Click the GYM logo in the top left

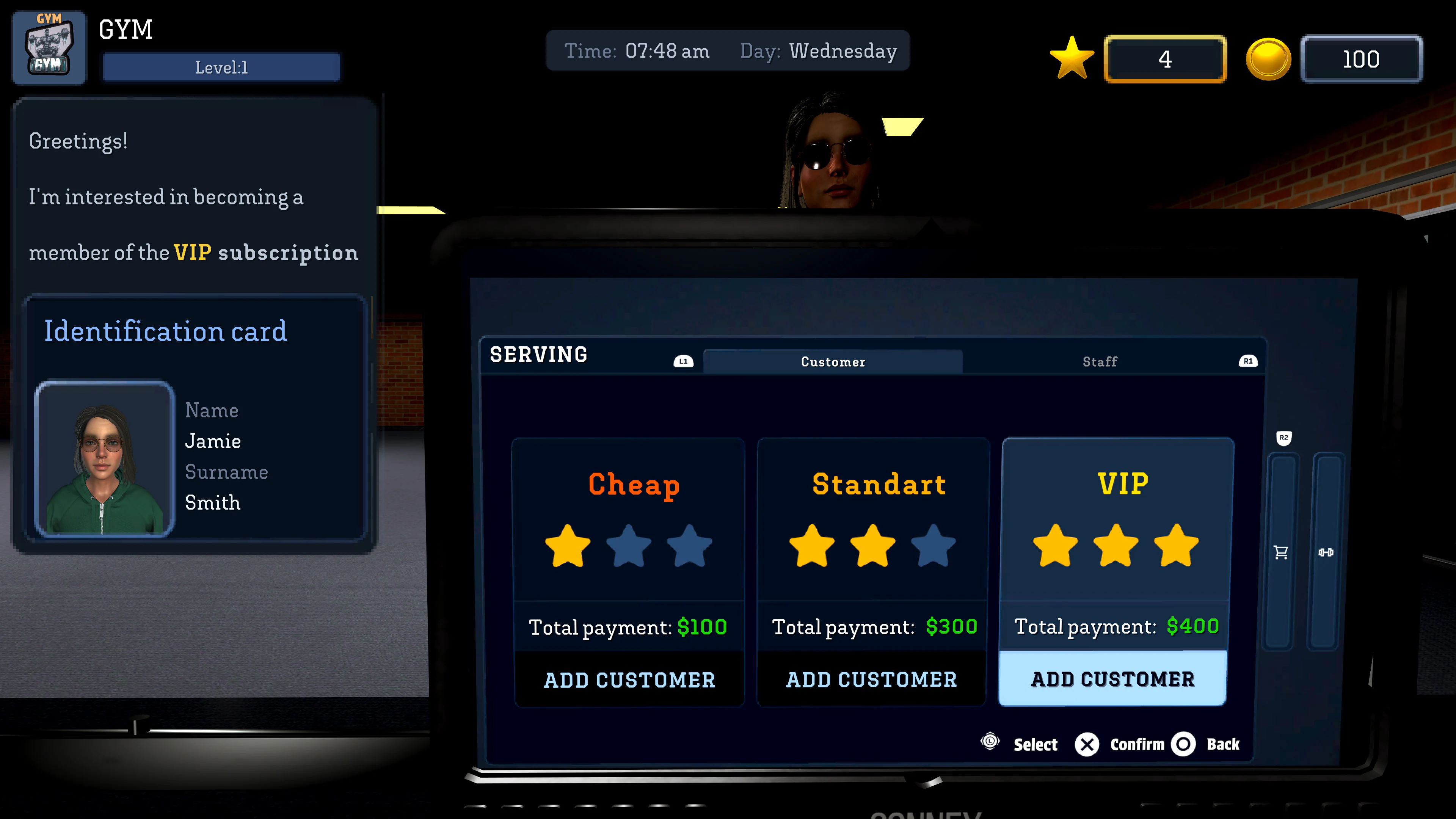(x=49, y=47)
